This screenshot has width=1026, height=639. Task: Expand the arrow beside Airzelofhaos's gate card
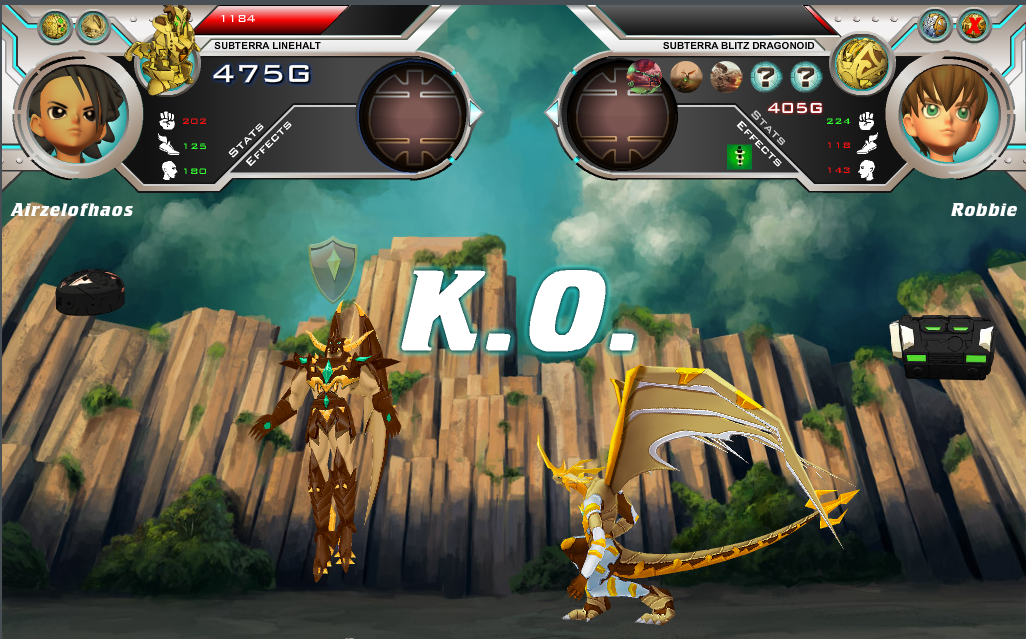476,114
